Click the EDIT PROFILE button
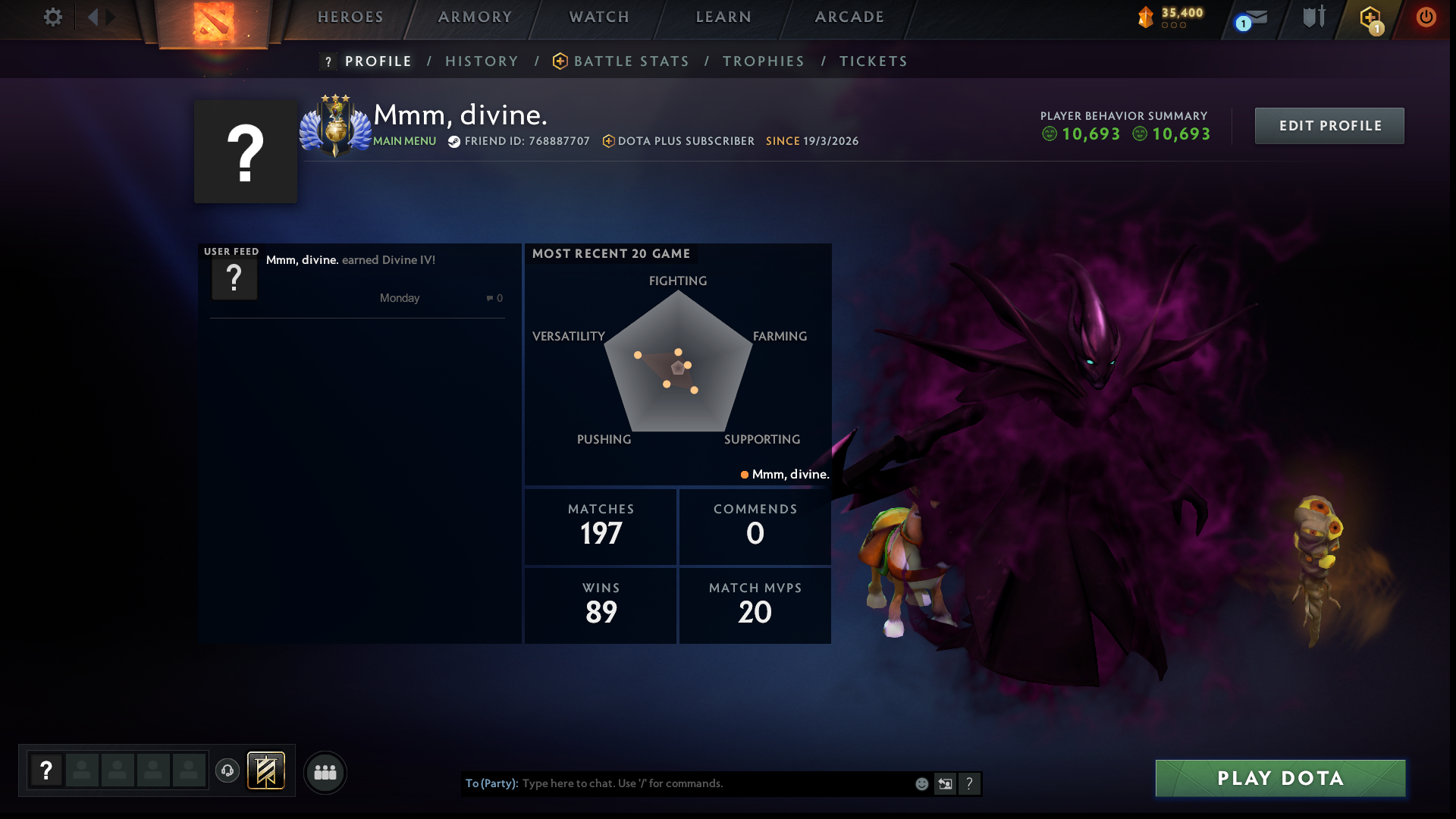Viewport: 1456px width, 819px height. (x=1329, y=125)
